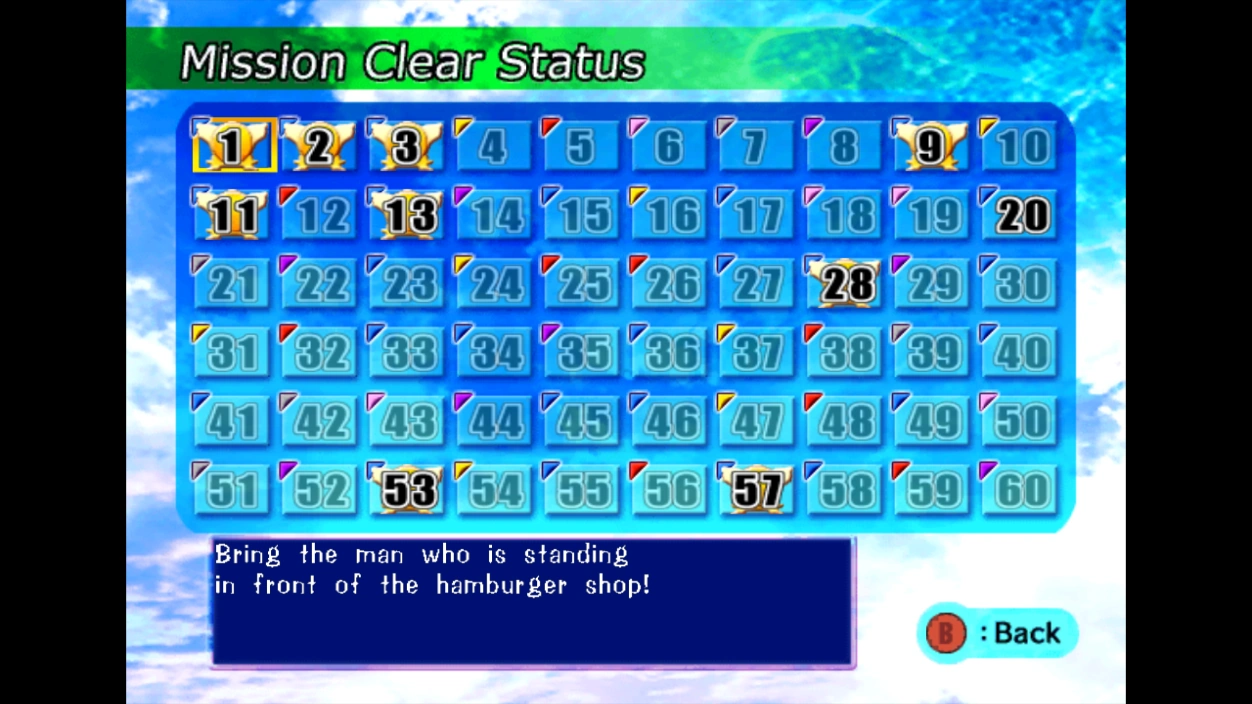The width and height of the screenshot is (1252, 704).
Task: Select mission 44 tile
Action: click(x=494, y=421)
